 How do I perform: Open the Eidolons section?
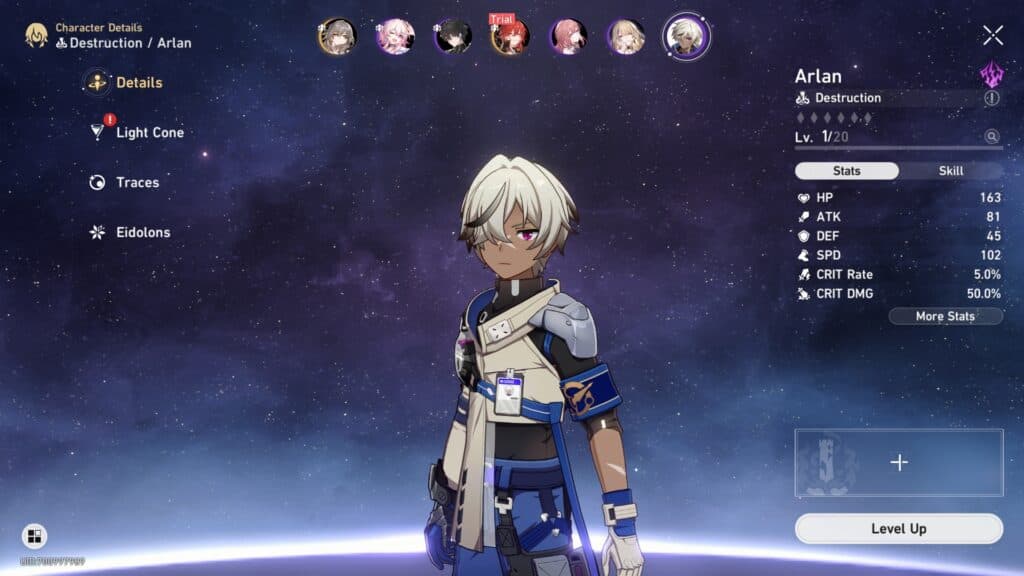click(142, 233)
